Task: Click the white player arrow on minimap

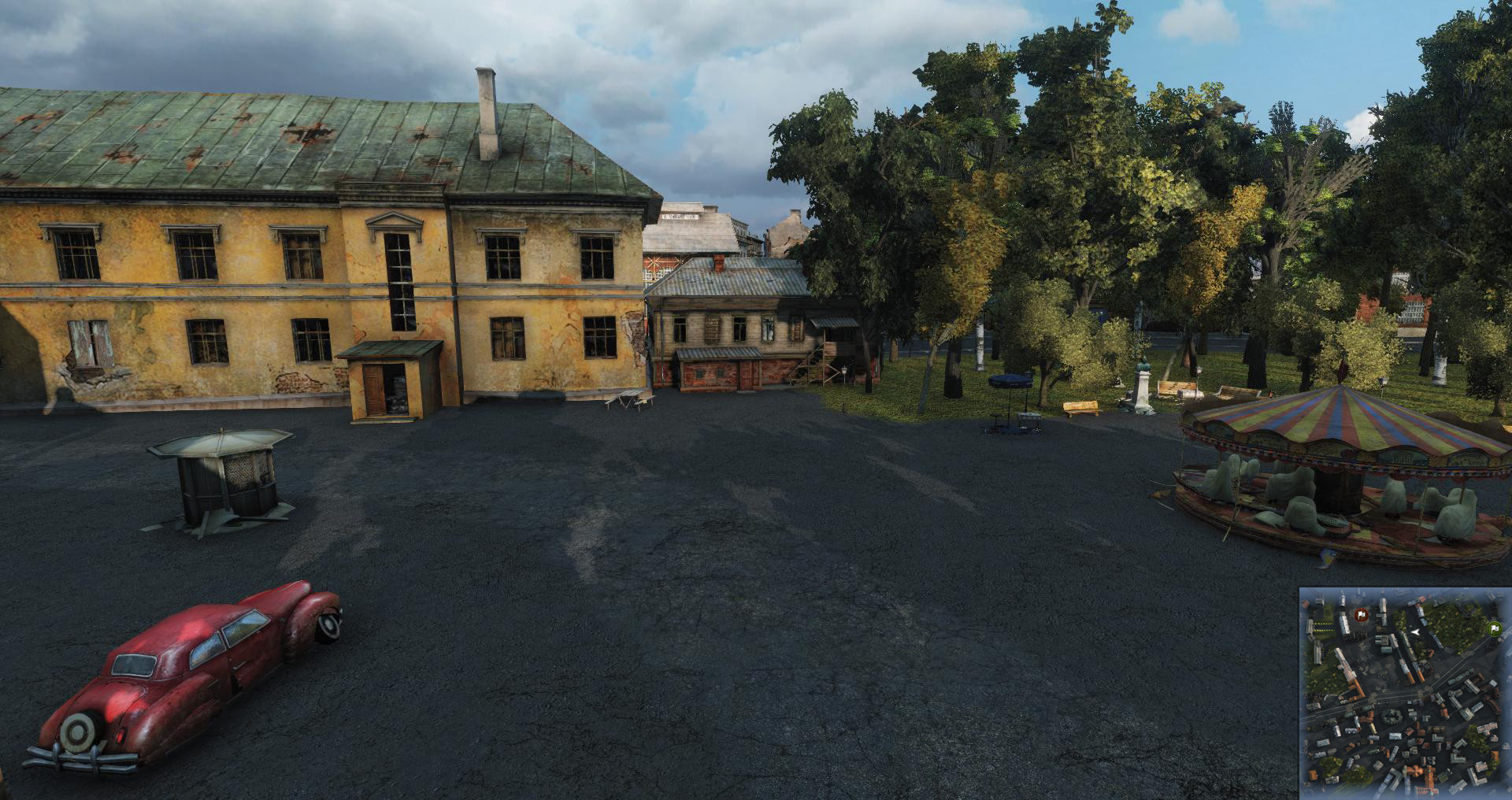Action: pyautogui.click(x=1415, y=632)
